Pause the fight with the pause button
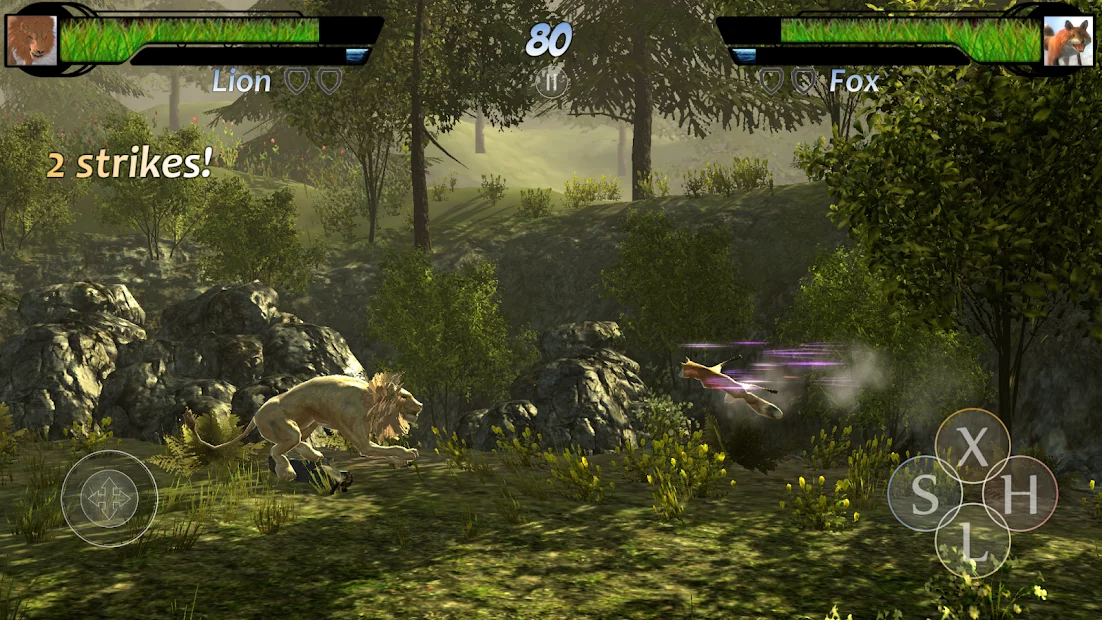The image size is (1102, 620). tap(550, 81)
